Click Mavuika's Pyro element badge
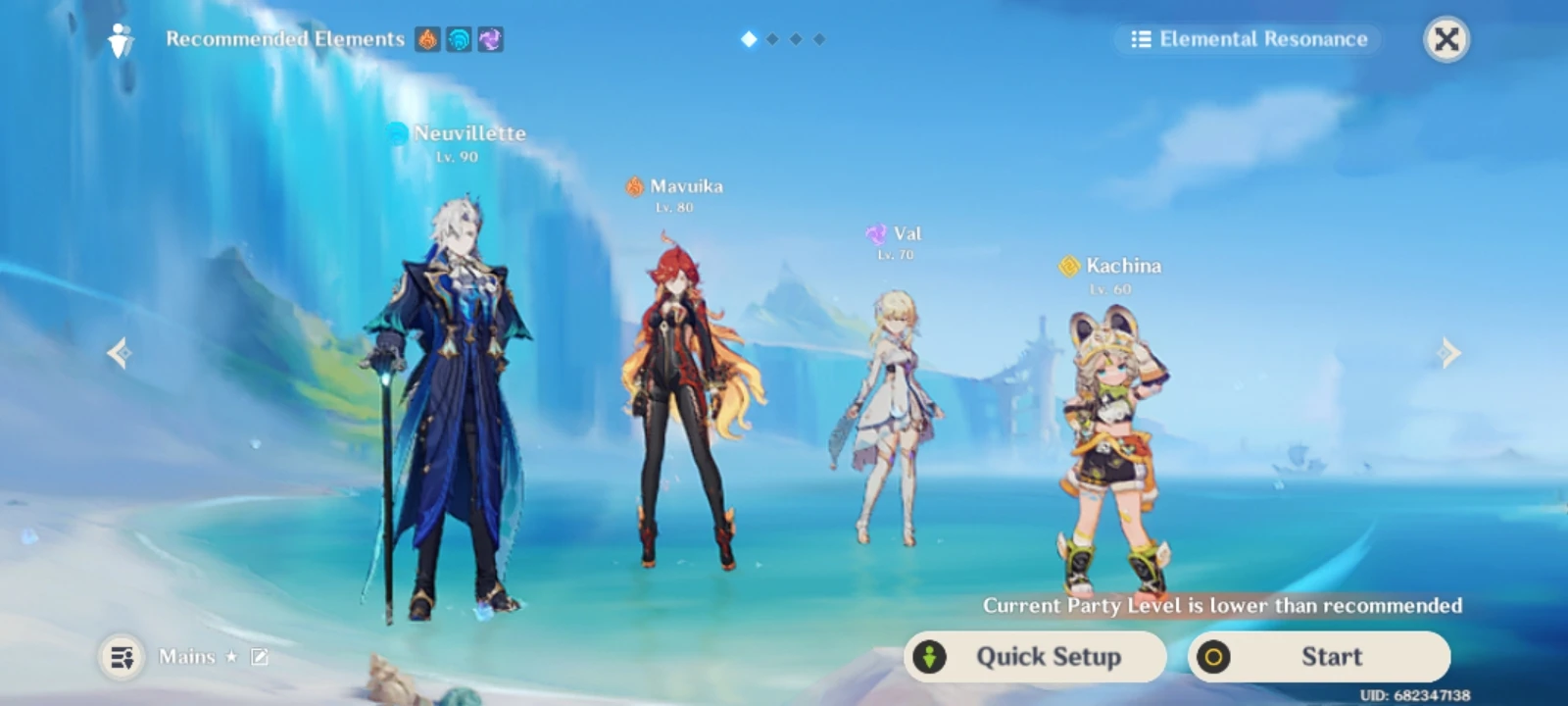The image size is (1568, 706). point(632,185)
